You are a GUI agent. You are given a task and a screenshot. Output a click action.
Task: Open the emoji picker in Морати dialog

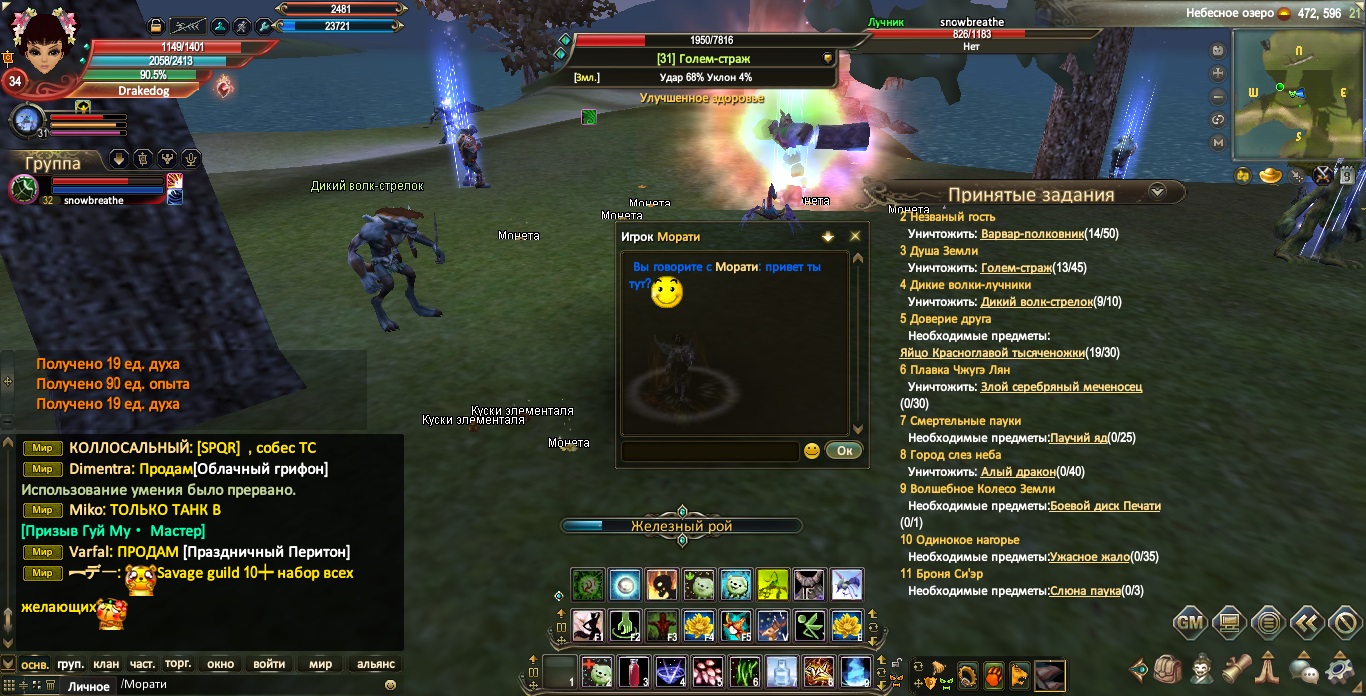[812, 451]
